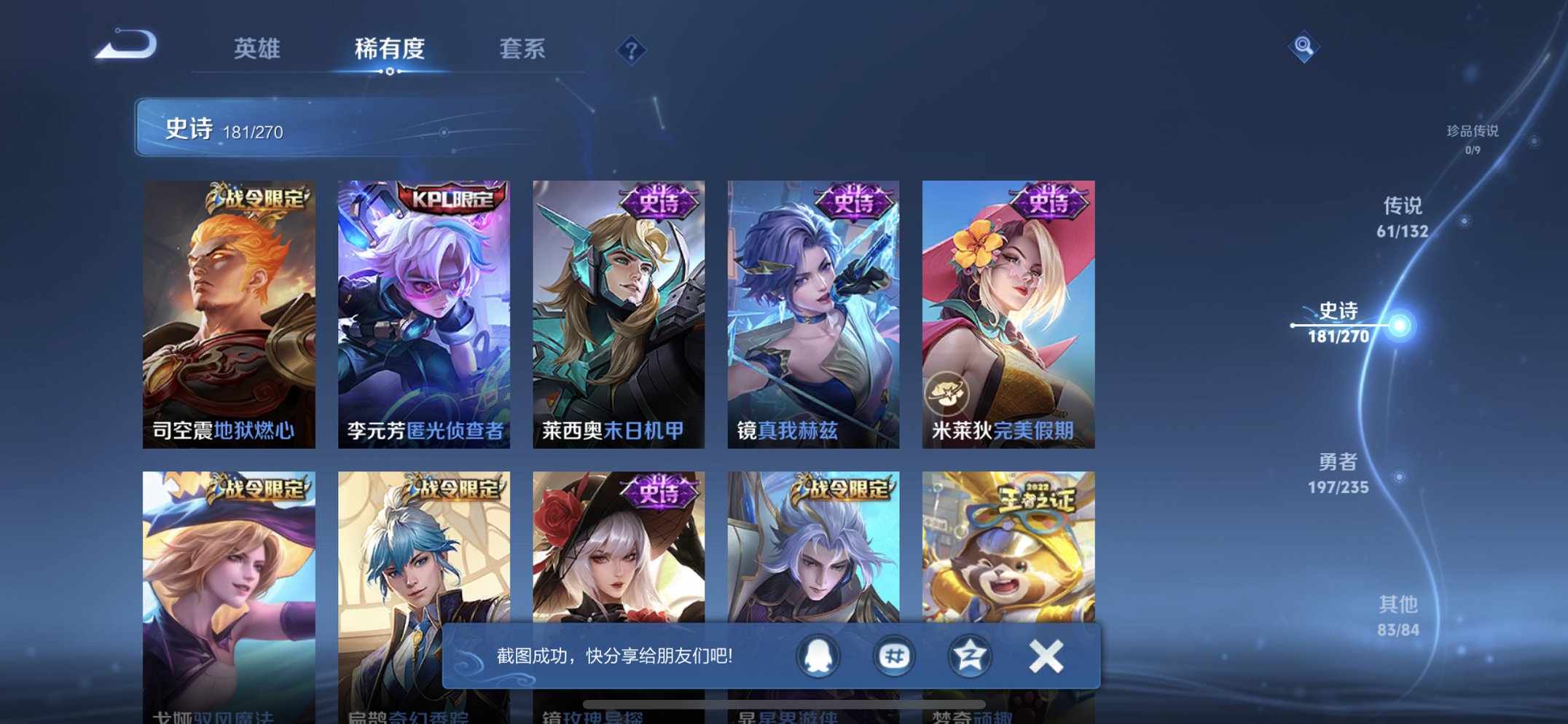
Task: Share the screenshot to QZone star icon
Action: click(971, 655)
